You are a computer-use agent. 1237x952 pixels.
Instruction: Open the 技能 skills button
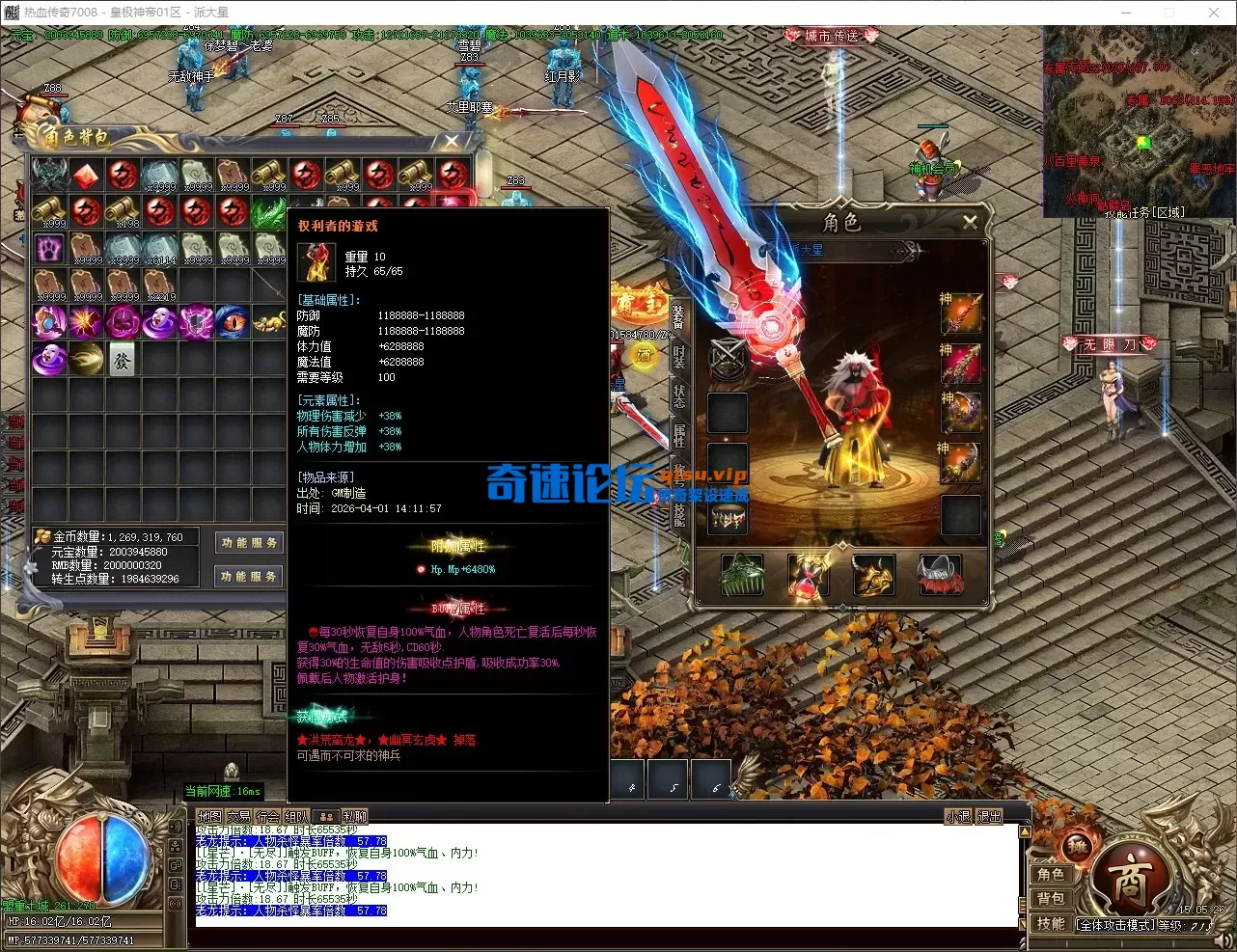1051,923
